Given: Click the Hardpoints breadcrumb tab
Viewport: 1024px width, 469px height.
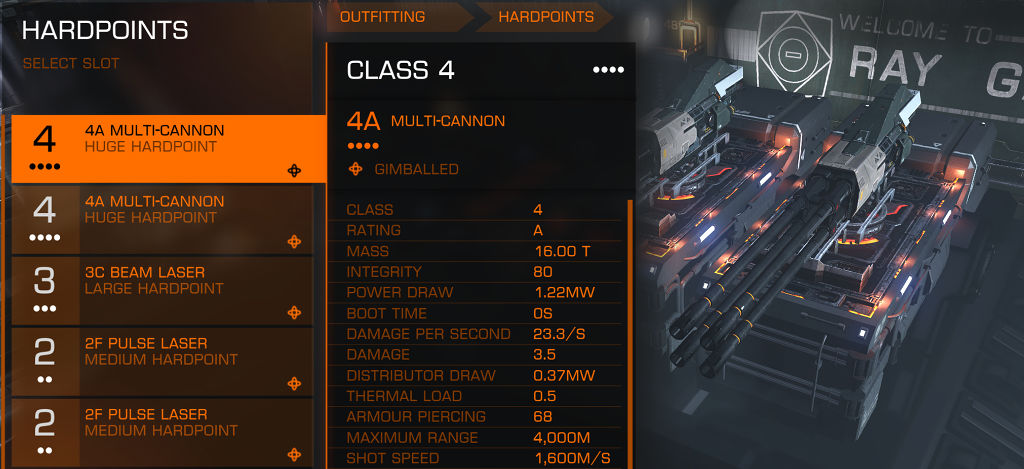Looking at the screenshot, I should (x=546, y=17).
